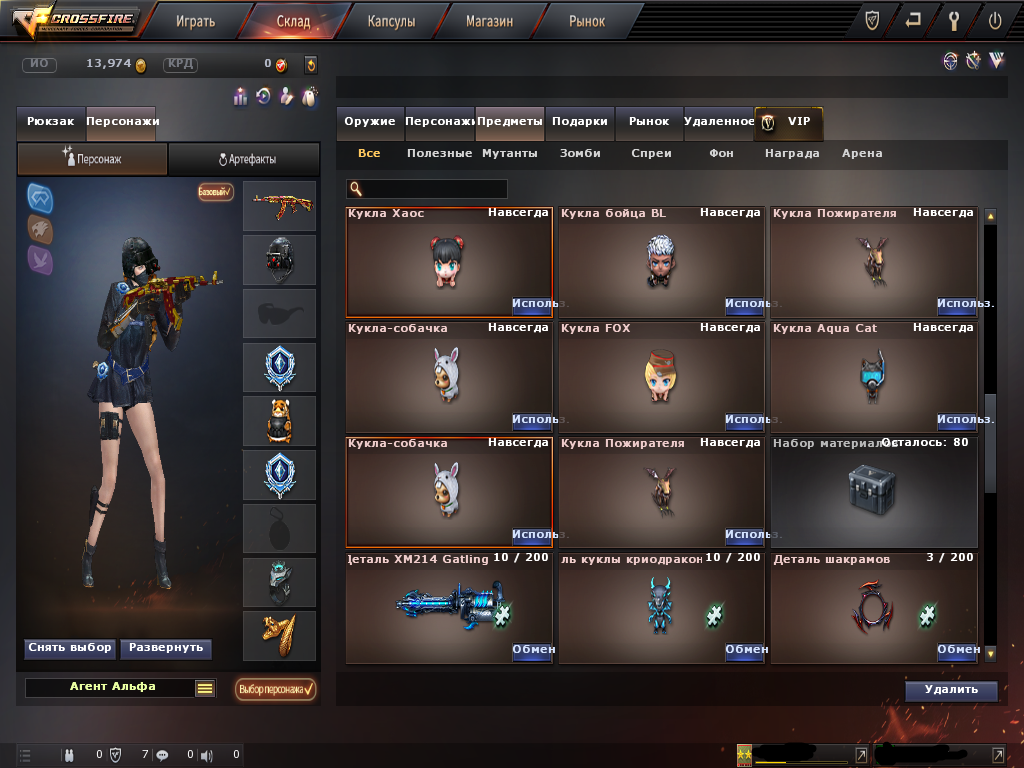Click the Удалить button
Image resolution: width=1024 pixels, height=768 pixels.
[951, 690]
